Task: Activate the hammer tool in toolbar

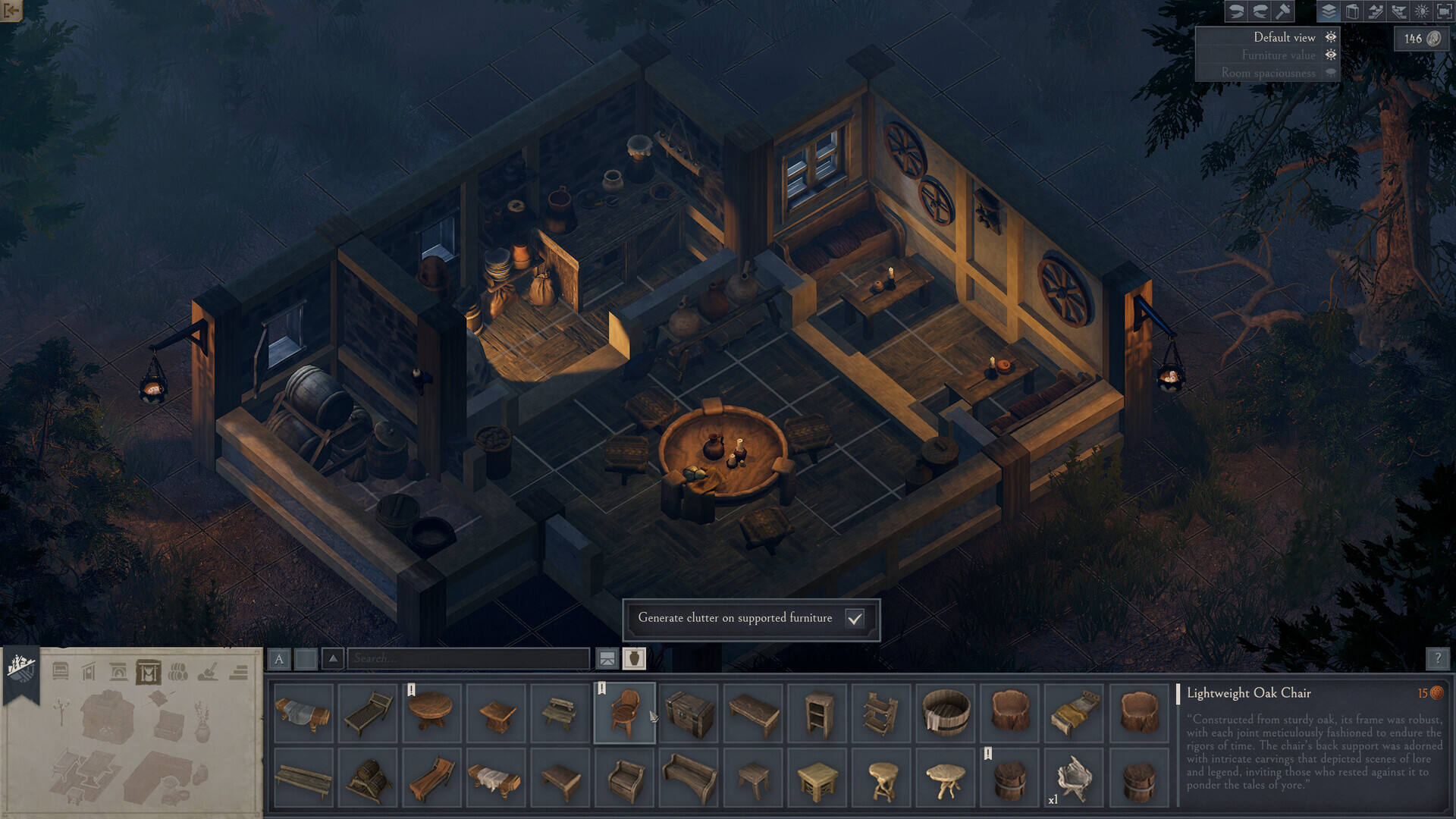Action: pyautogui.click(x=1283, y=11)
